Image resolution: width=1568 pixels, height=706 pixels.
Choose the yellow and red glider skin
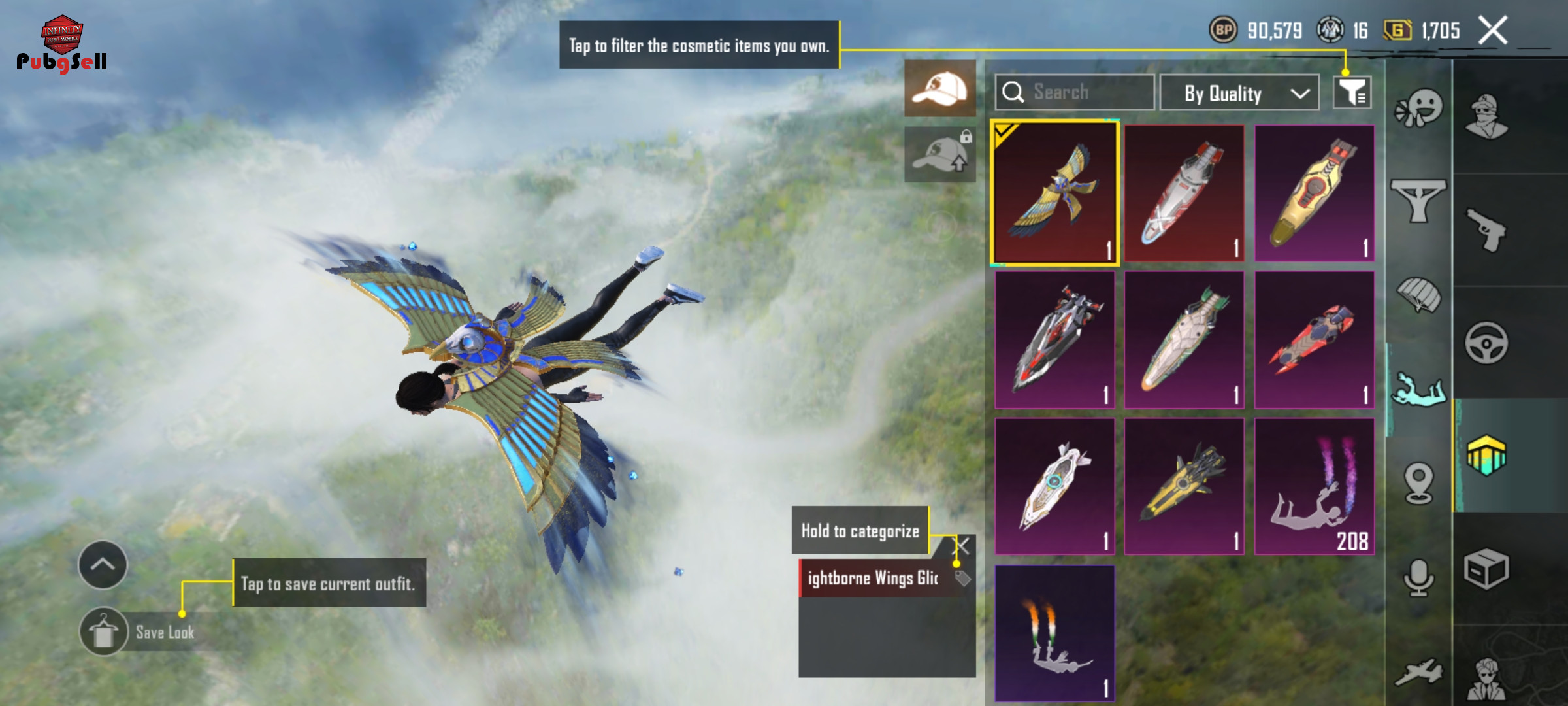tap(1314, 193)
